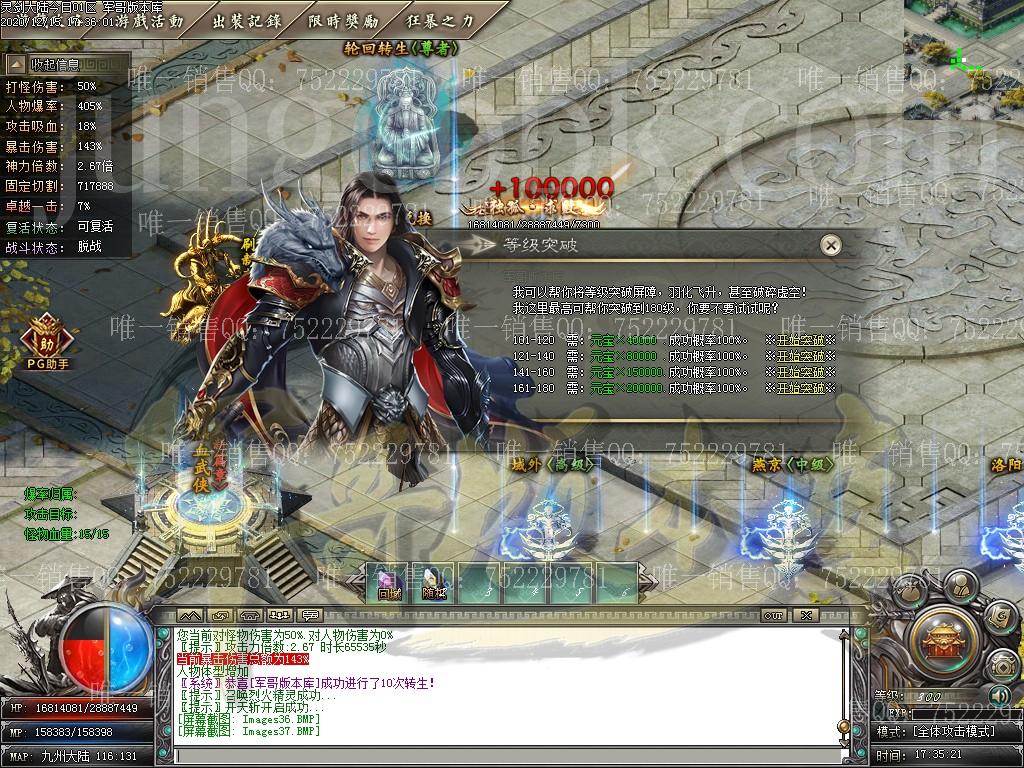Image resolution: width=1024 pixels, height=768 pixels.
Task: Use the 回城 town-return scroll slot
Action: coord(389,584)
